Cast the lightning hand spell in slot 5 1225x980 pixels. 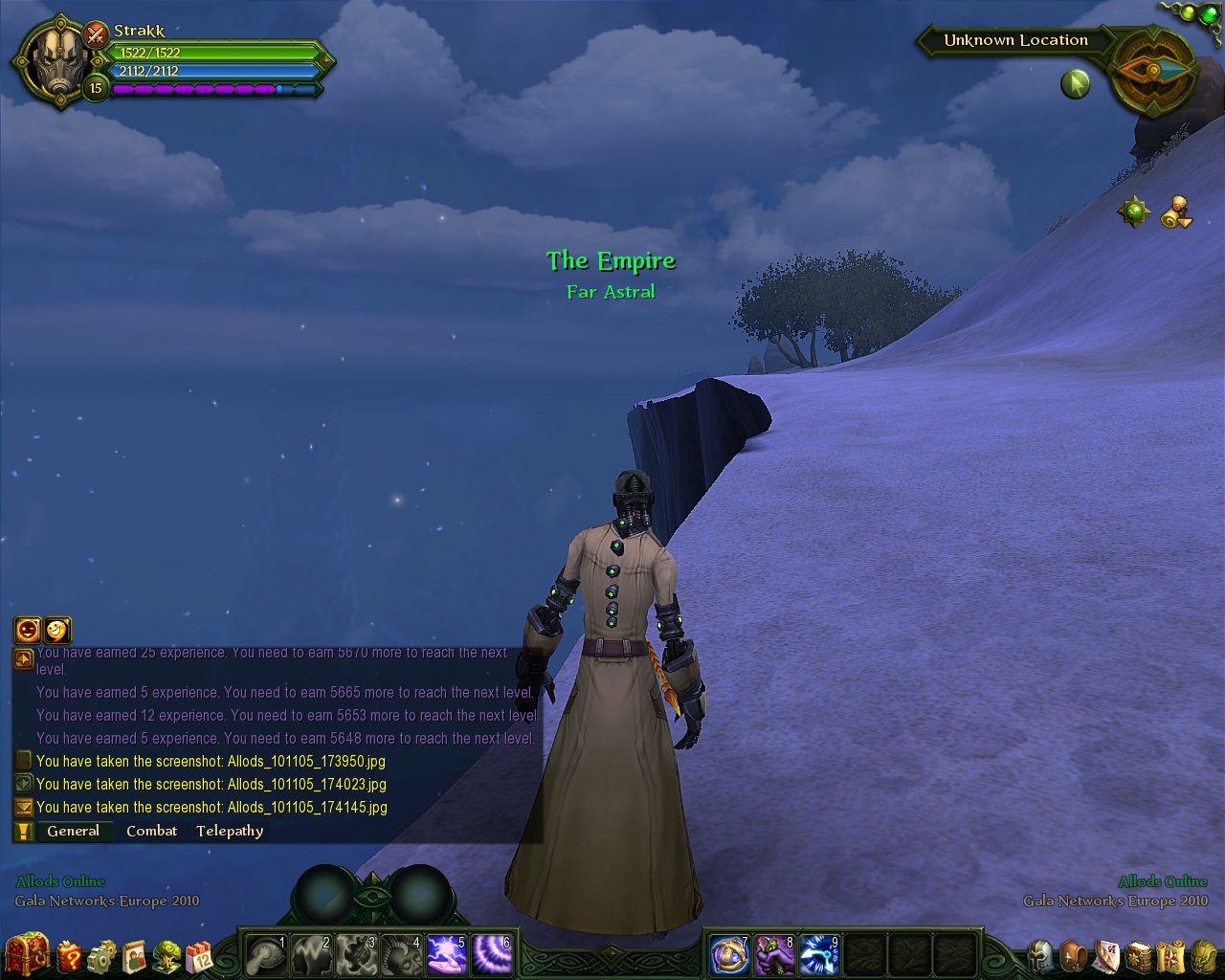(446, 955)
